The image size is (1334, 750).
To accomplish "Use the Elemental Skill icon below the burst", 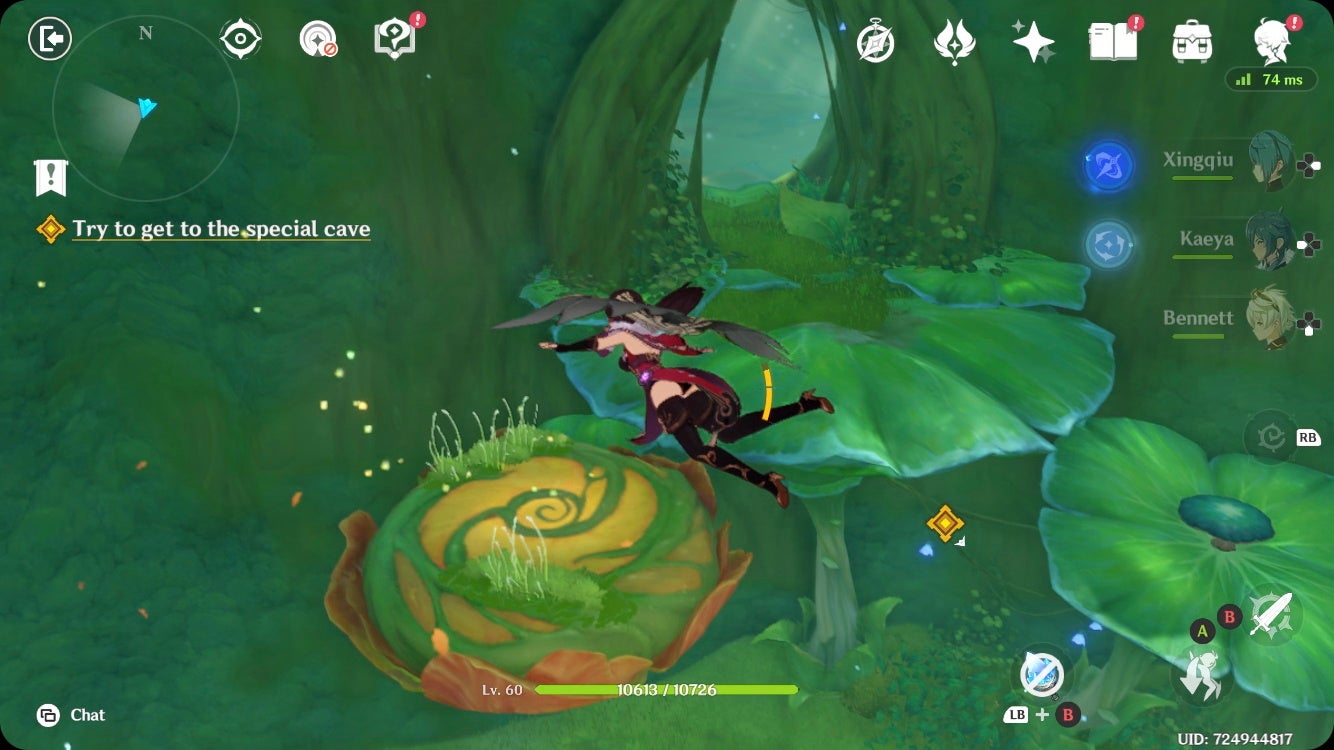I will [1107, 245].
